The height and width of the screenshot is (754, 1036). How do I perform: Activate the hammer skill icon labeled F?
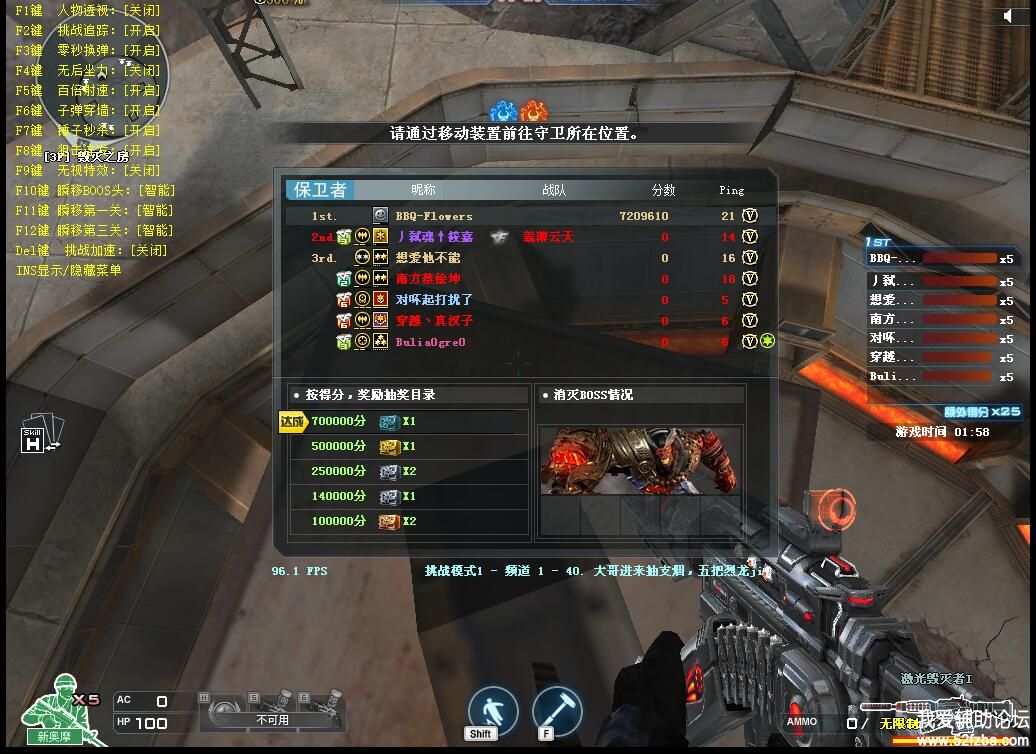557,710
